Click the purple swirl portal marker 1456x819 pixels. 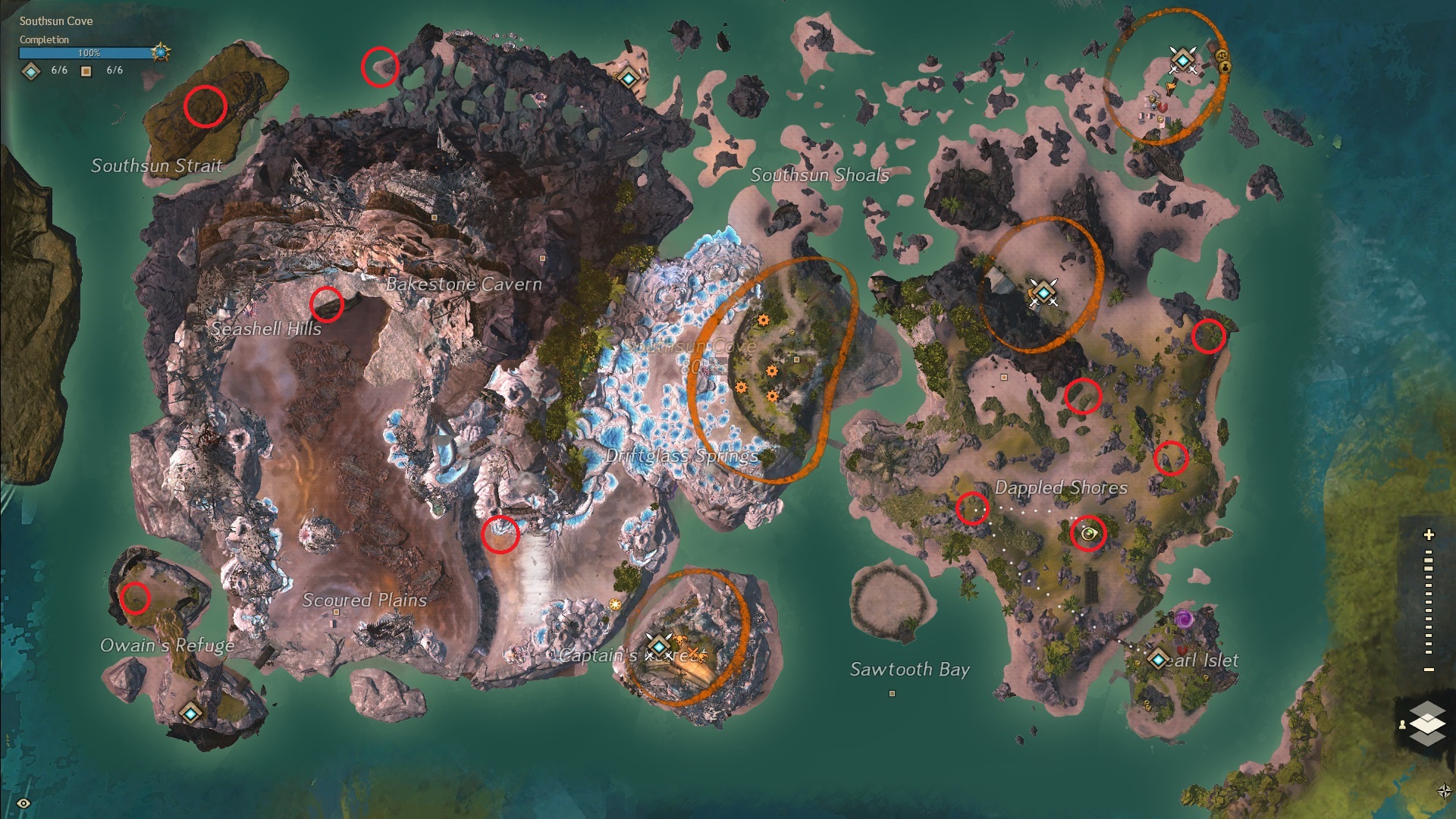coord(1184,620)
